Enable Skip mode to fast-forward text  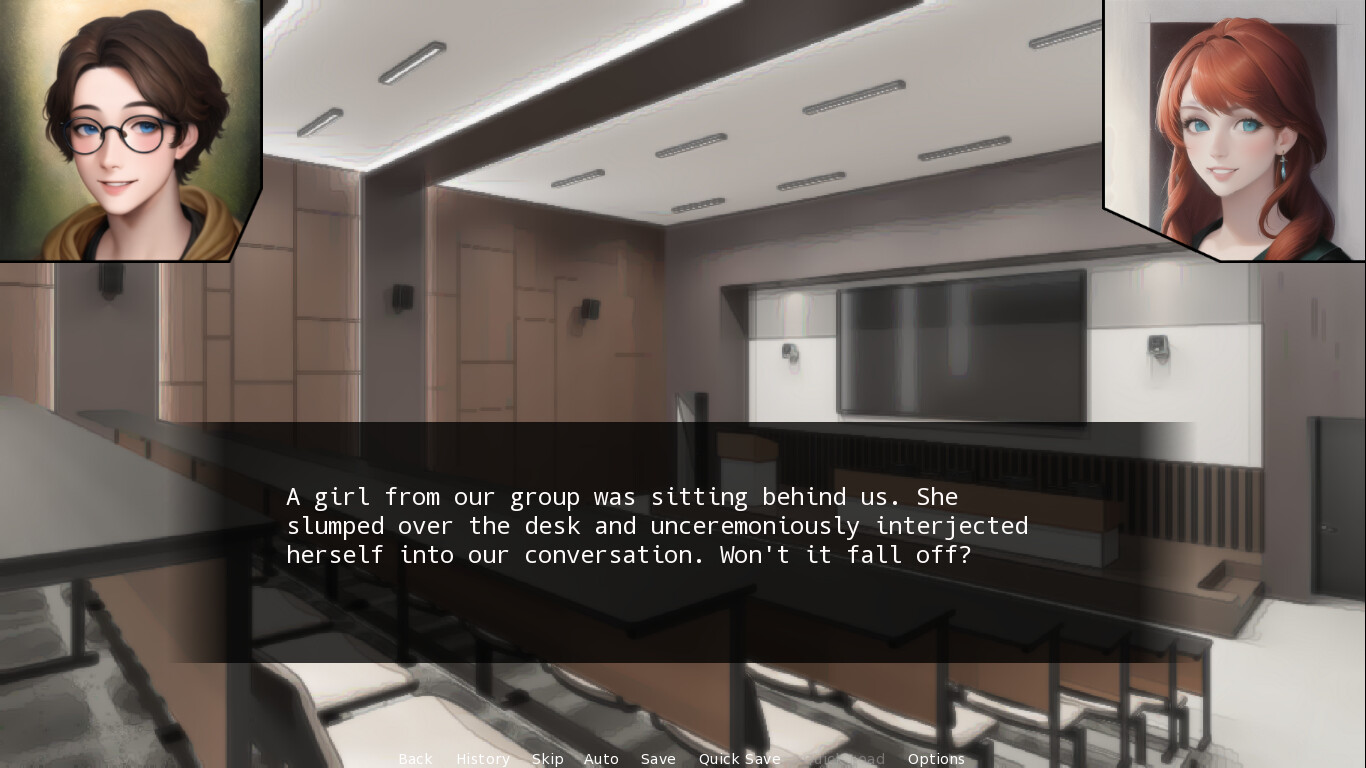[x=548, y=759]
